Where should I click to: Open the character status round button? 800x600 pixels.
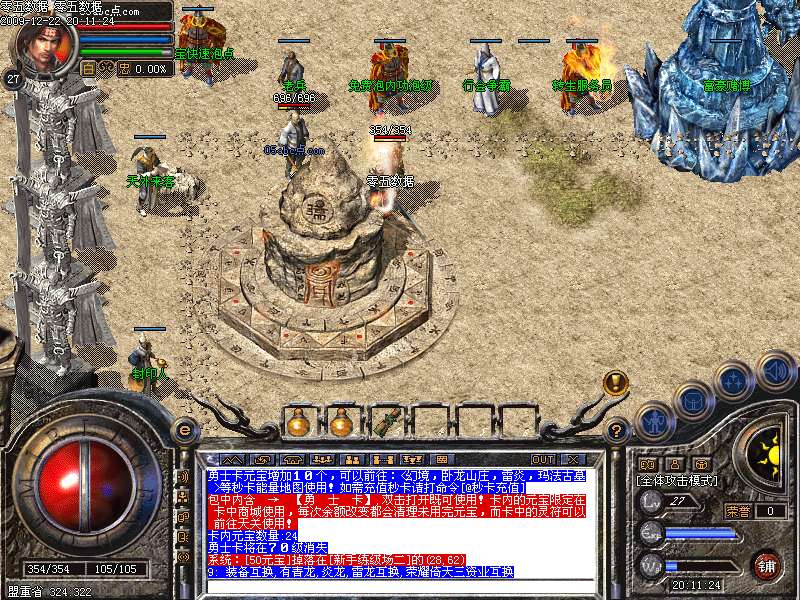(x=655, y=422)
